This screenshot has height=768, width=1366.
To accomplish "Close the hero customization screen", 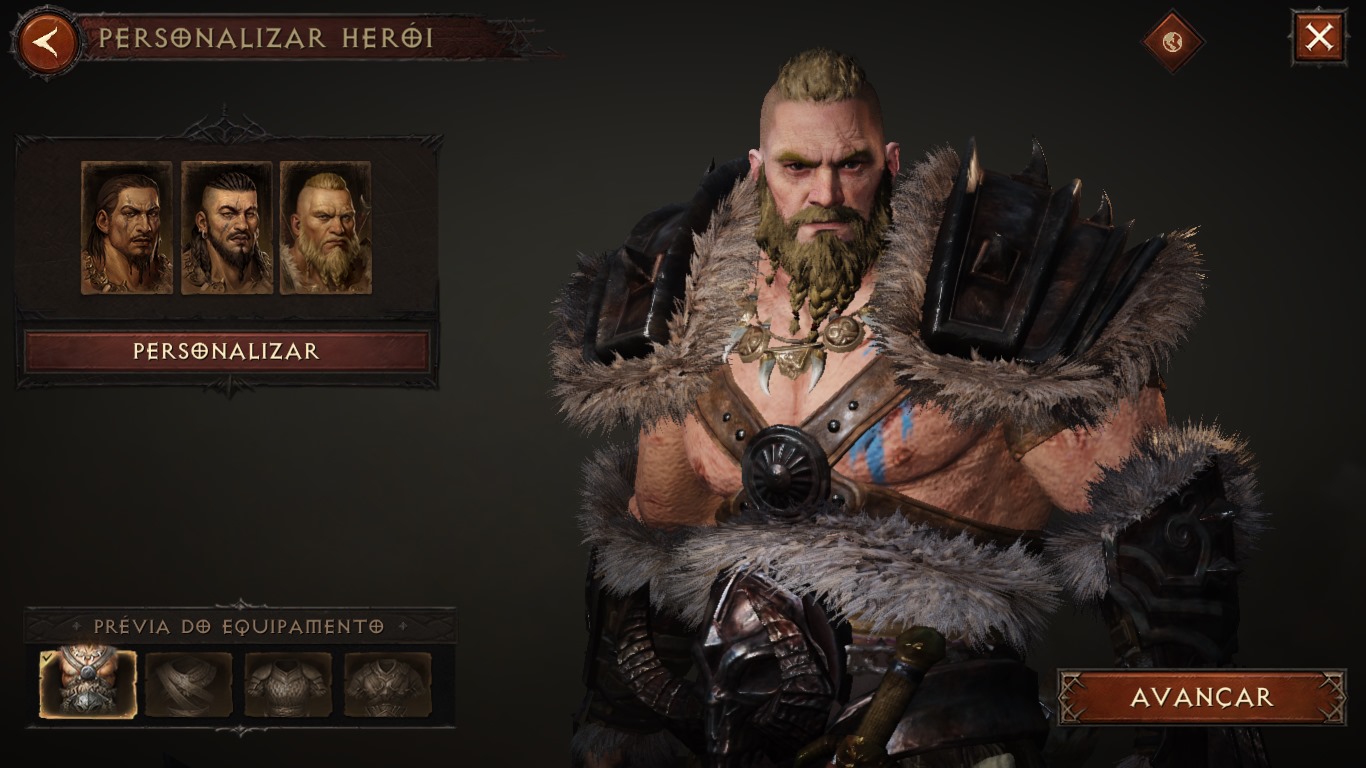I will click(x=1319, y=38).
